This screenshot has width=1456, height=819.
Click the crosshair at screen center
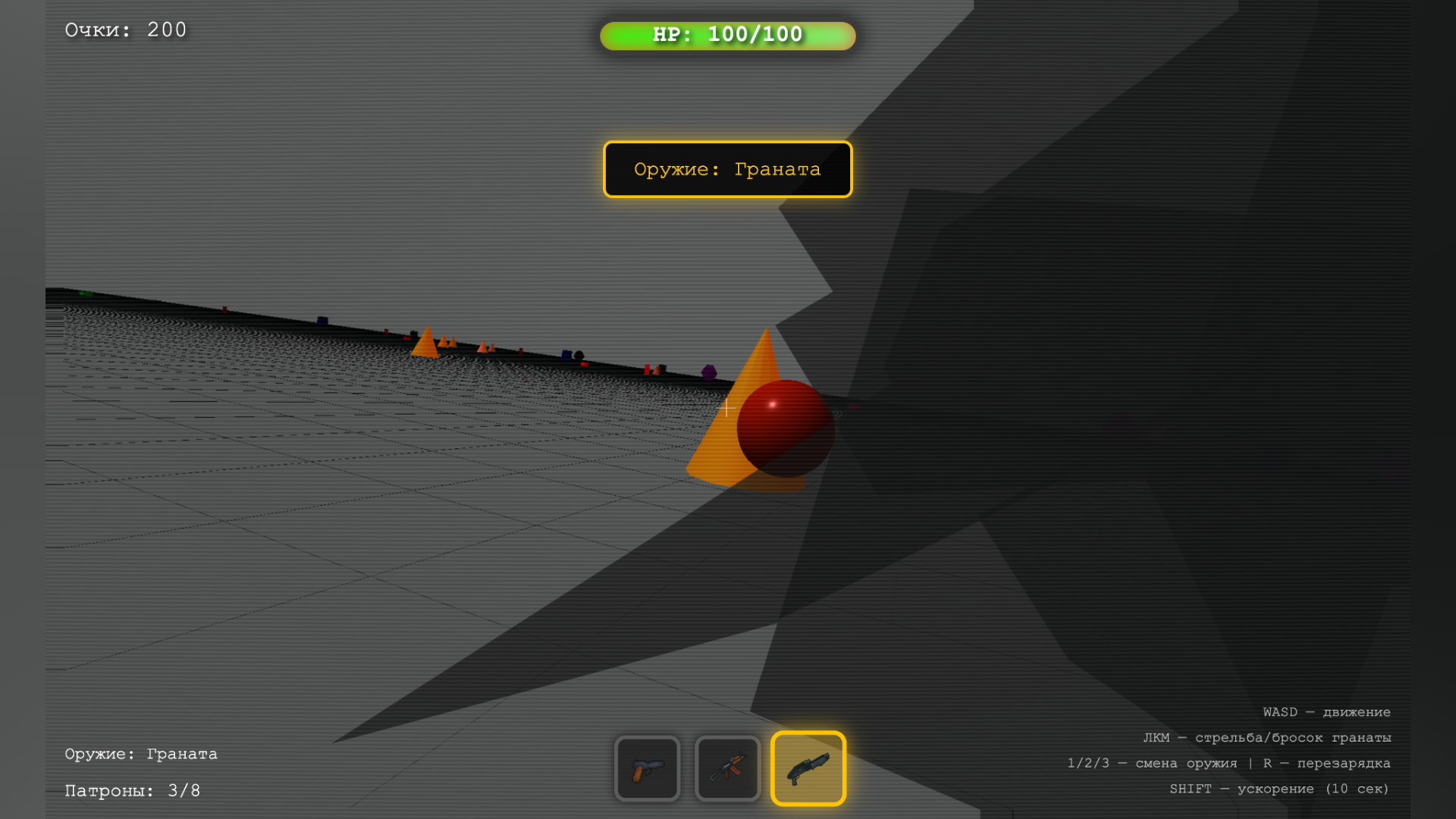tap(726, 408)
